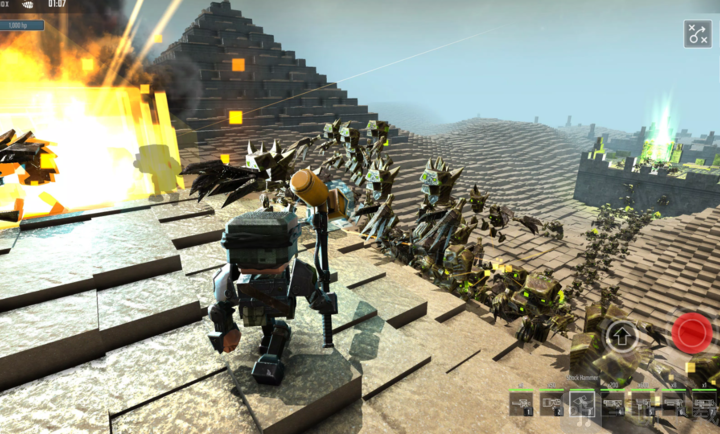Select weapon slot 7 in hotbar
This screenshot has width=720, height=434.
pos(704,403)
